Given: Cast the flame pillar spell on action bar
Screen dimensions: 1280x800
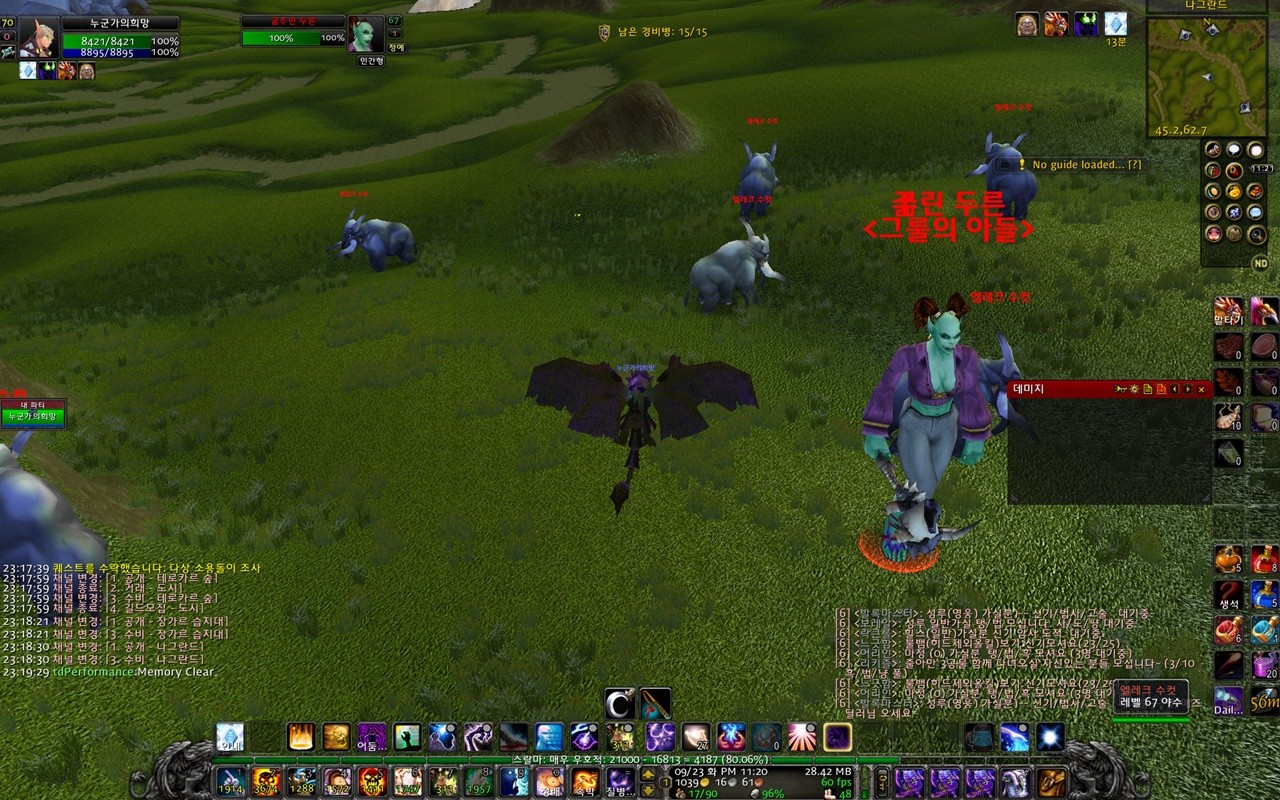Looking at the screenshot, I should [300, 737].
